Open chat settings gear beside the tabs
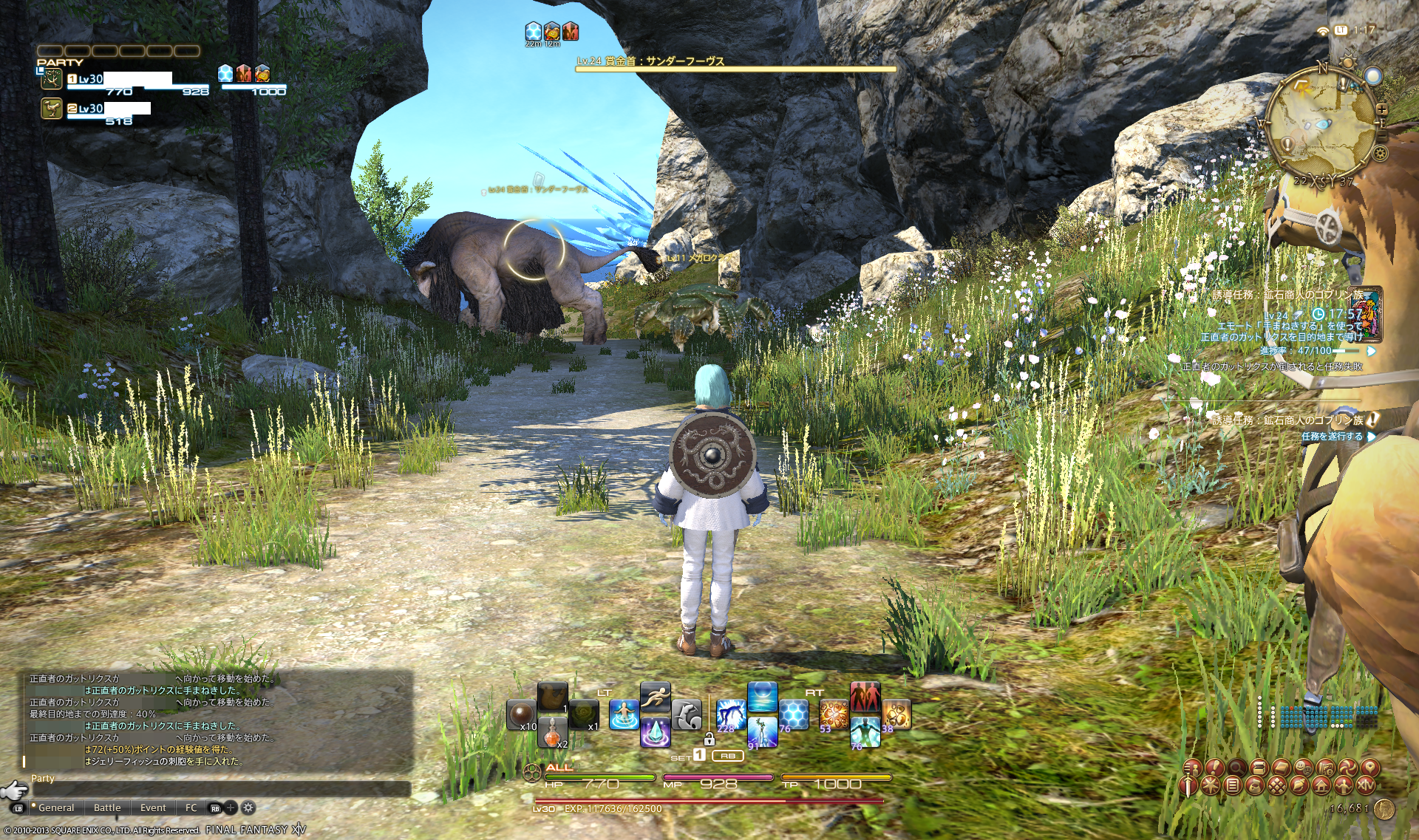Screen dimensions: 1419x840 pos(249,808)
